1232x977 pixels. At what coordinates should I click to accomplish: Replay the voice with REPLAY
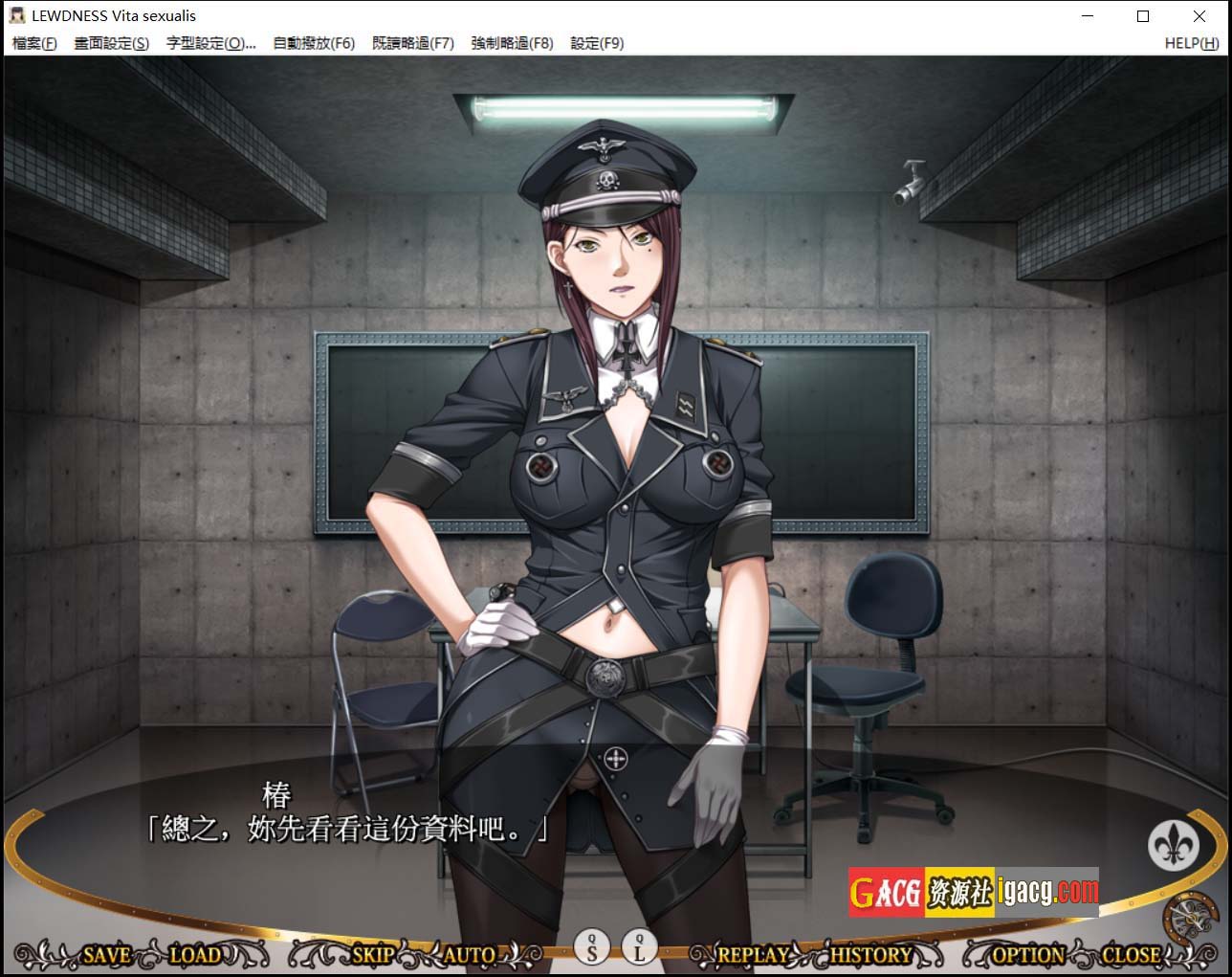point(753,954)
